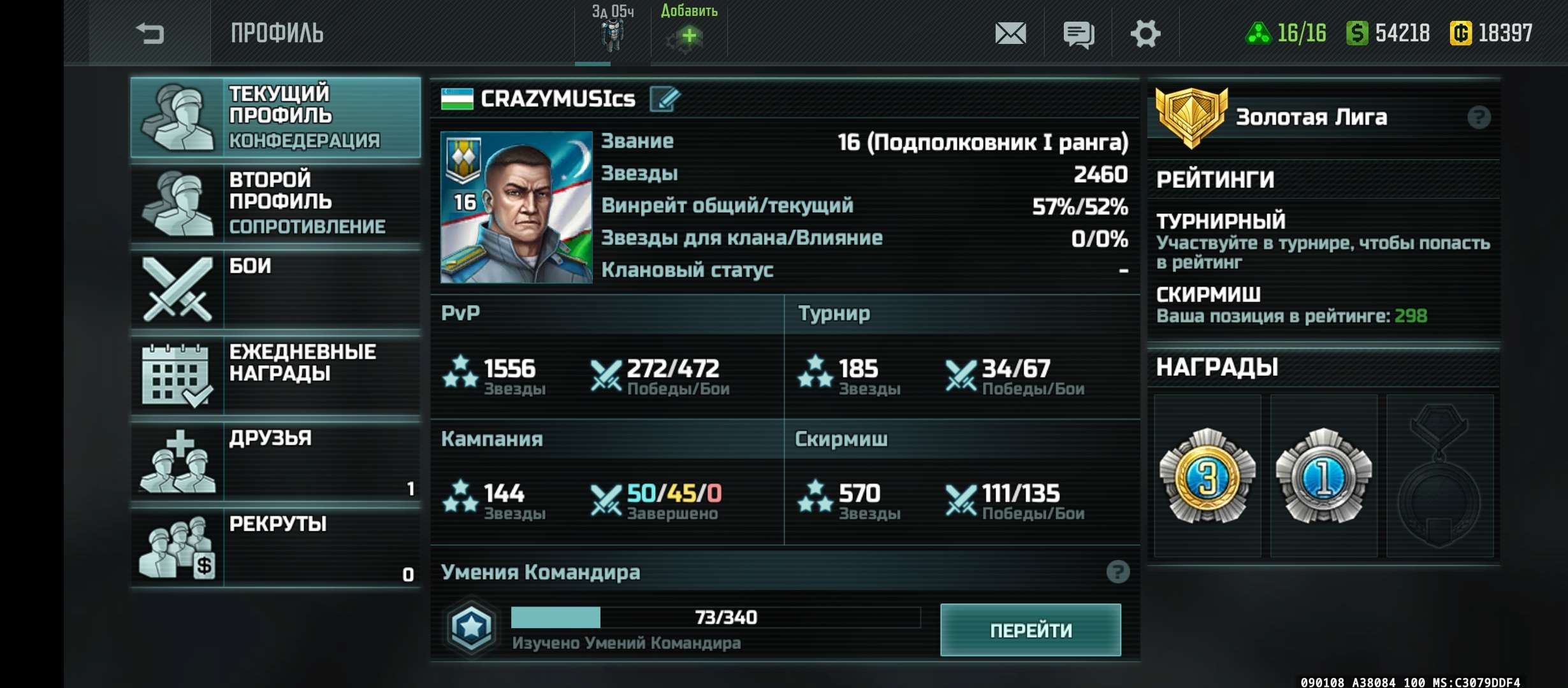
Task: Click the Перейти button
Action: pos(1030,630)
